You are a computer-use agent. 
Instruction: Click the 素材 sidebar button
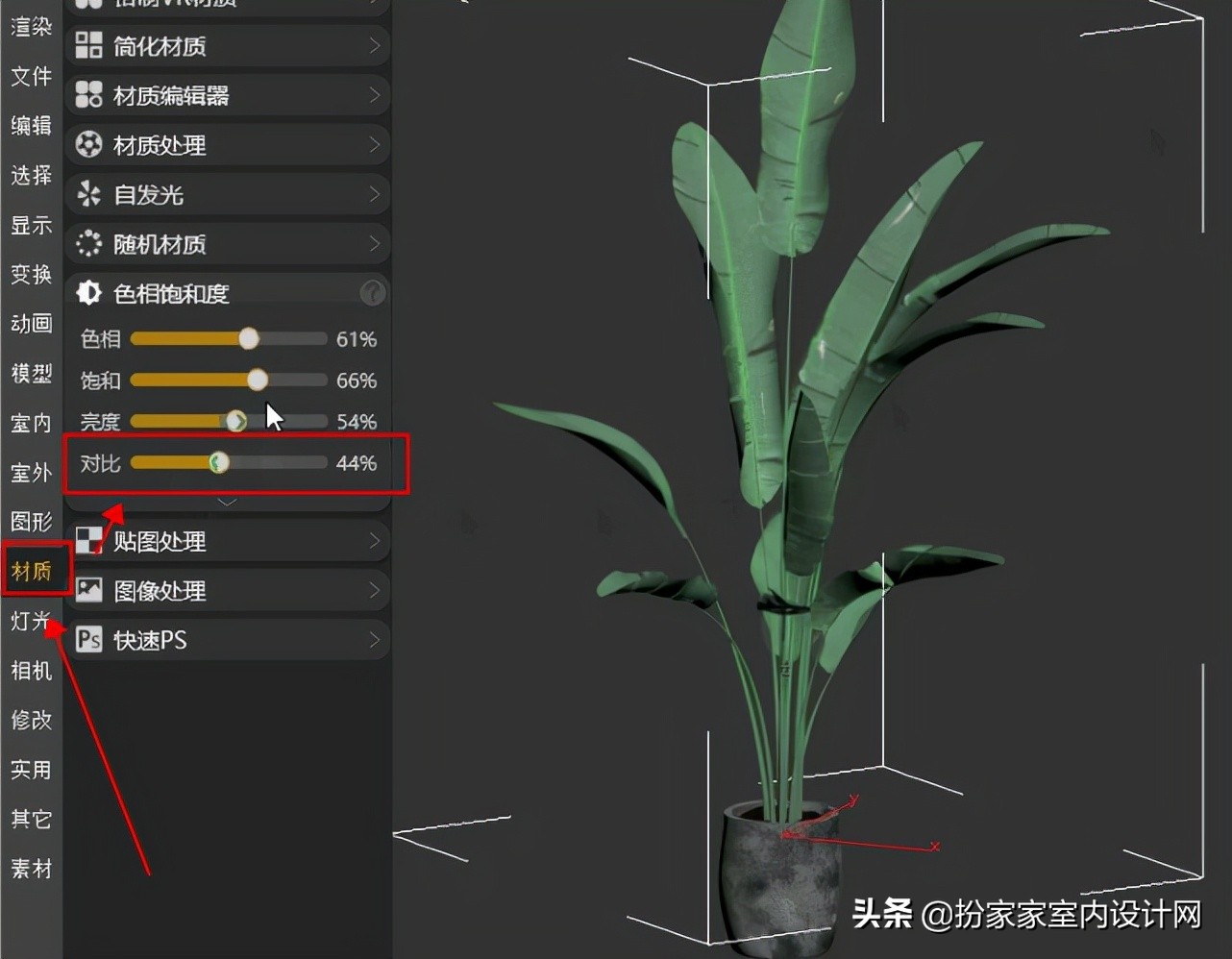click(x=30, y=868)
